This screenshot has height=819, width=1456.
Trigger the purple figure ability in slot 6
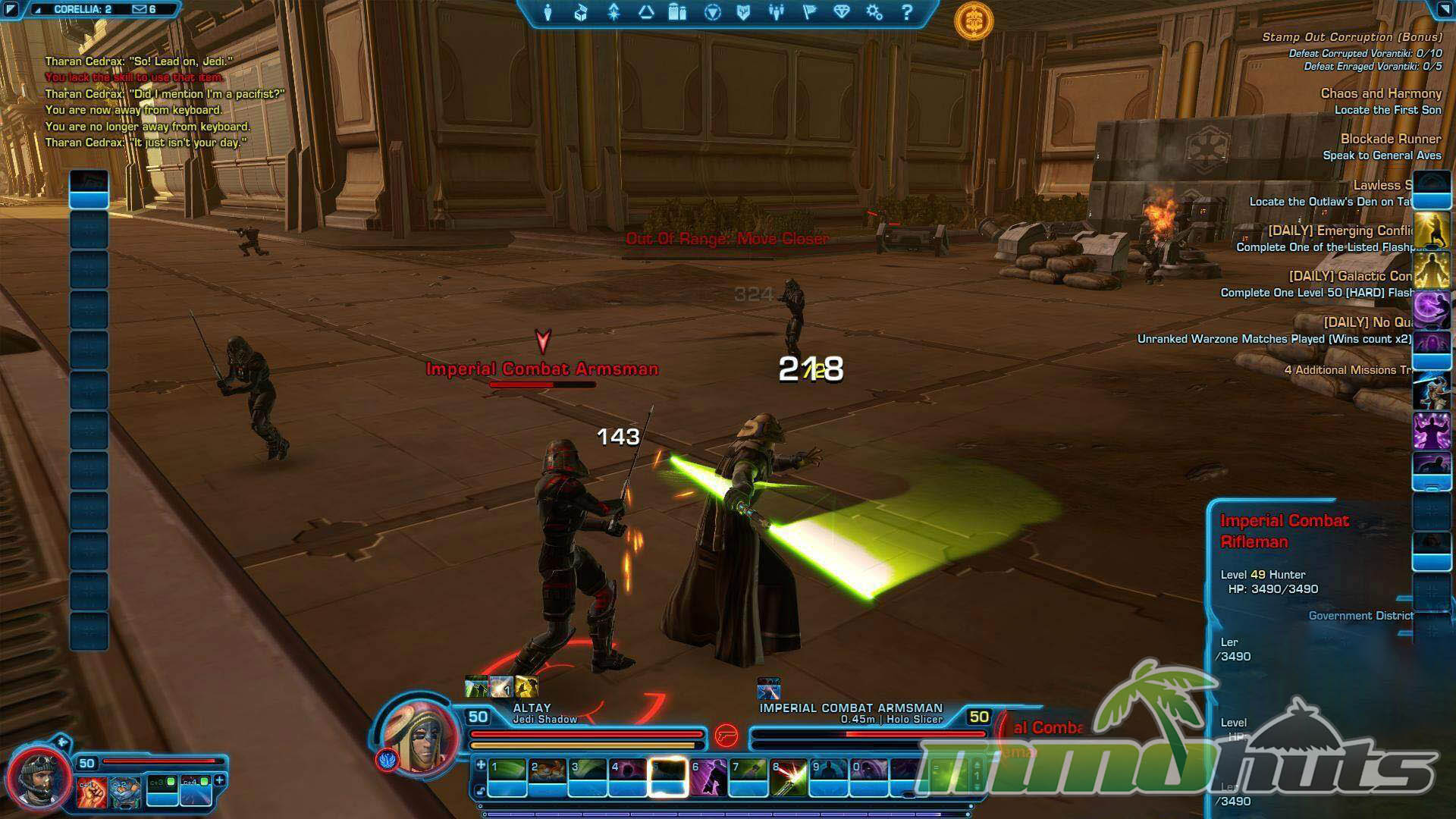pos(708,778)
